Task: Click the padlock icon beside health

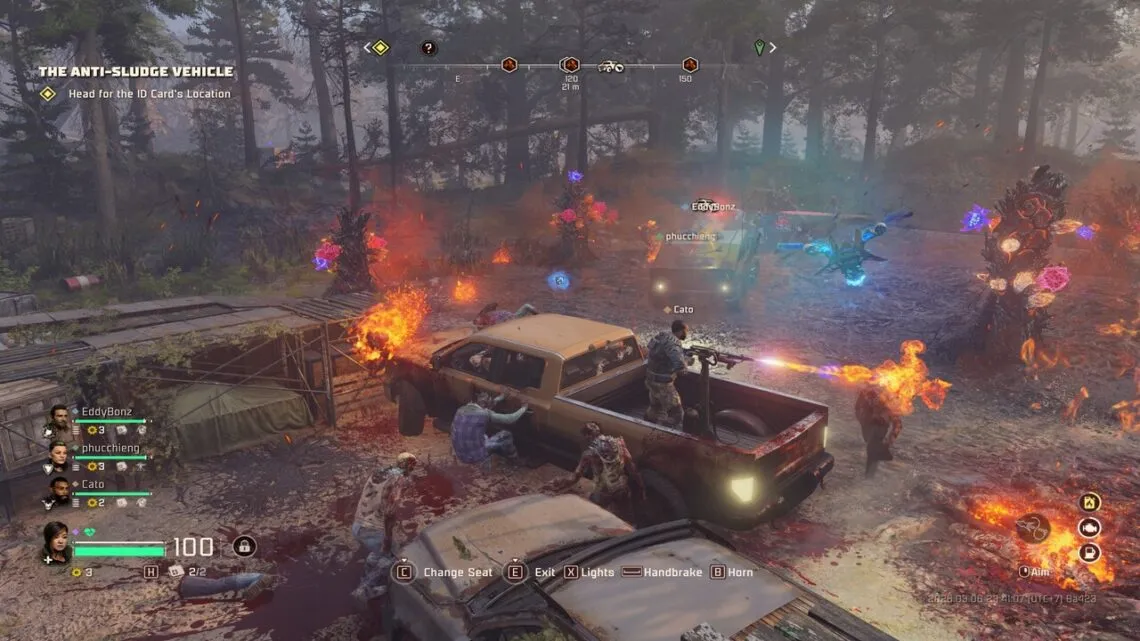Action: point(244,546)
